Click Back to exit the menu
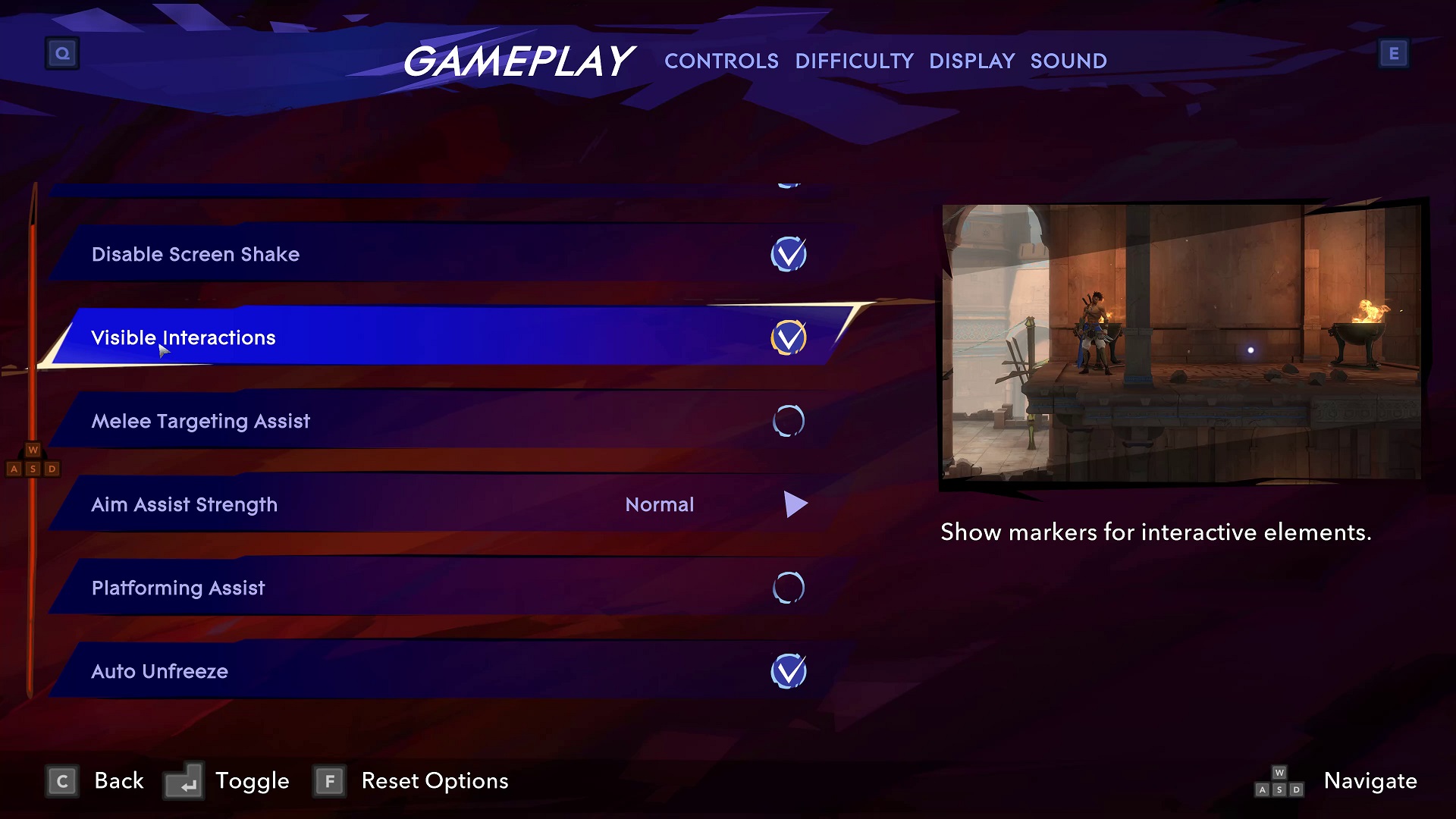Screen dimensions: 1456x819 pos(118,780)
